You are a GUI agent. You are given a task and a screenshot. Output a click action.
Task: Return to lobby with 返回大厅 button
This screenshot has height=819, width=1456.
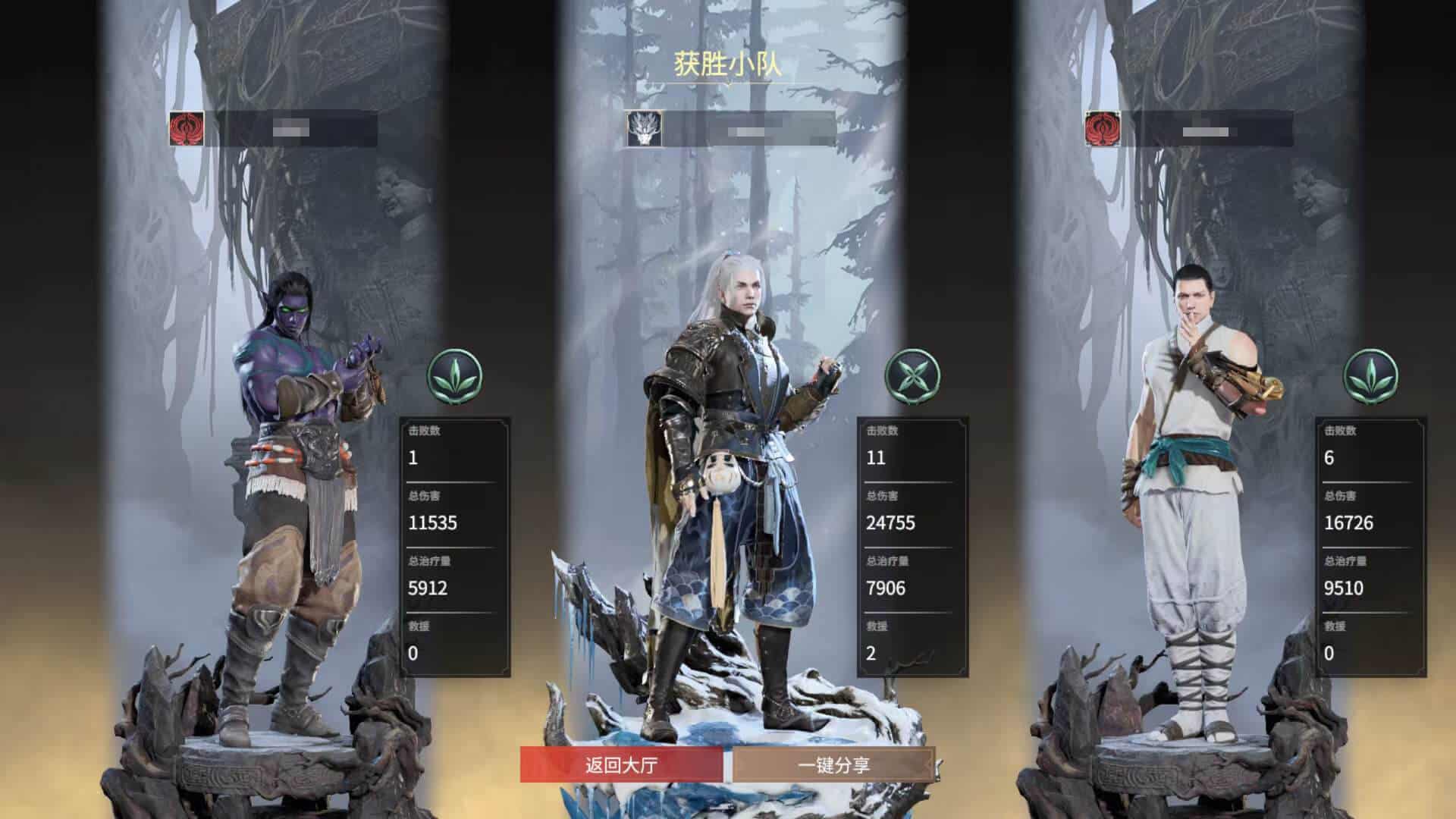coord(621,764)
